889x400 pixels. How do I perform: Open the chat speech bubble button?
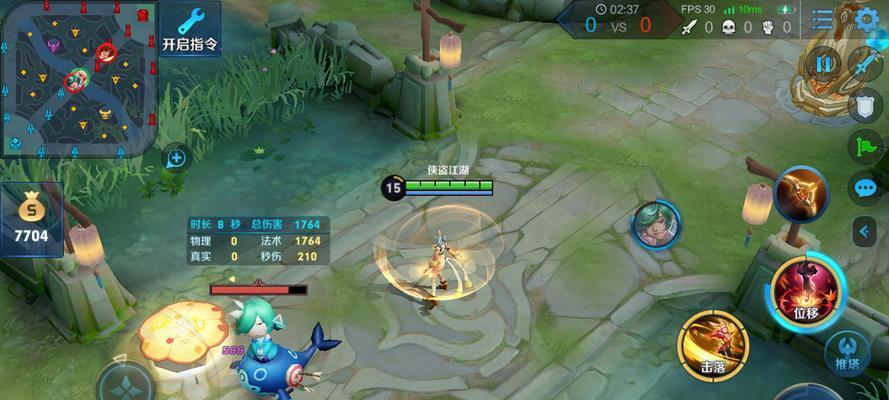pyautogui.click(x=864, y=188)
